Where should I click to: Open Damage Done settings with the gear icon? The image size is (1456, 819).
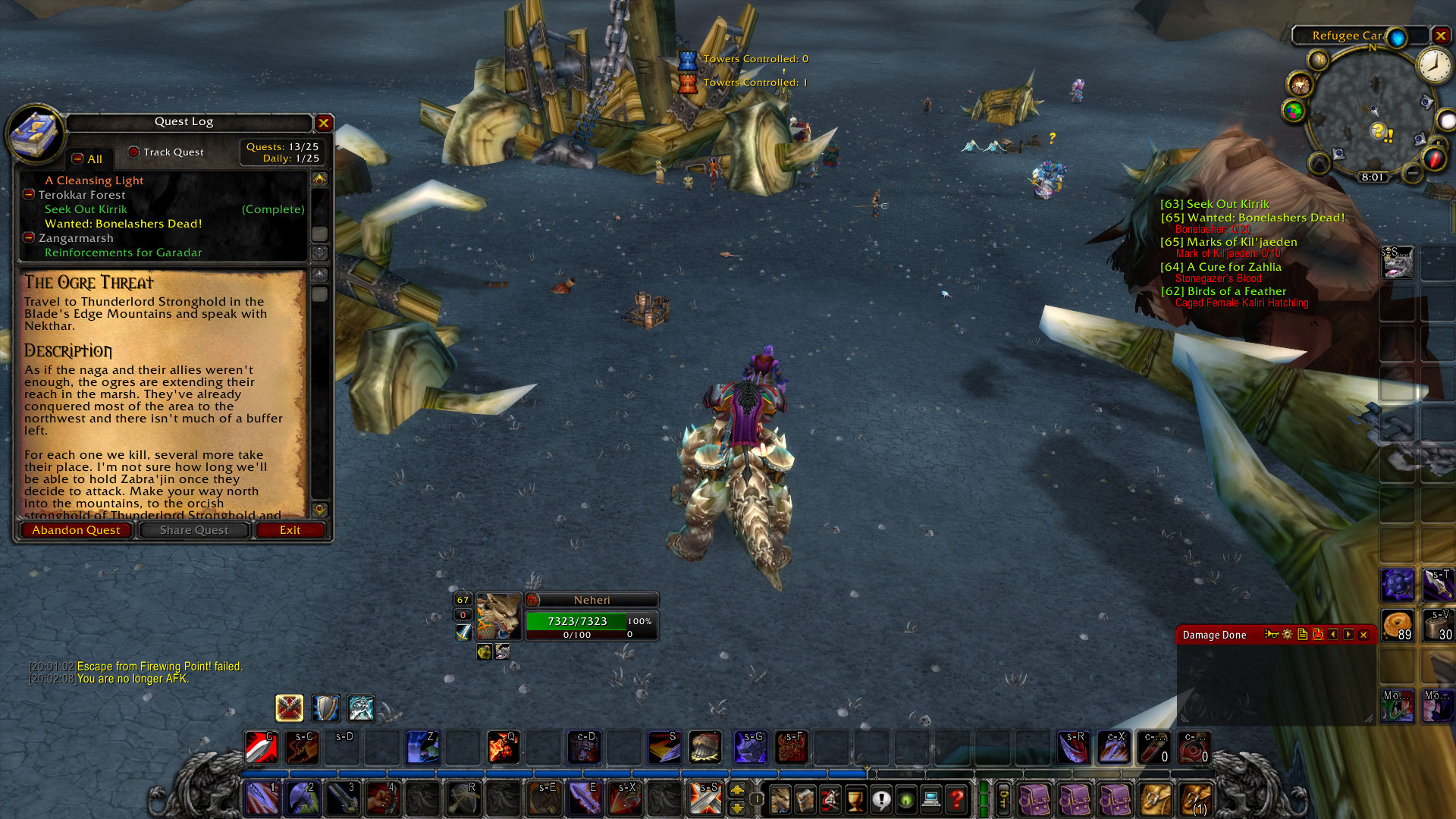(1288, 635)
